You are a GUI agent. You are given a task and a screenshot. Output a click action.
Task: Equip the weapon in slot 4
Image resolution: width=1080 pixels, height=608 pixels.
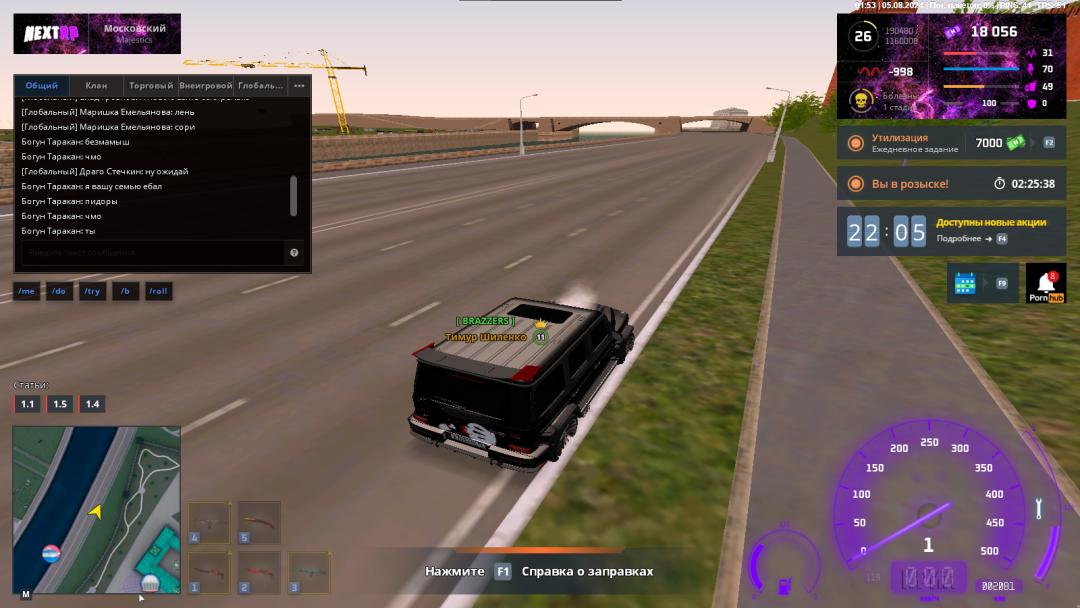209,523
